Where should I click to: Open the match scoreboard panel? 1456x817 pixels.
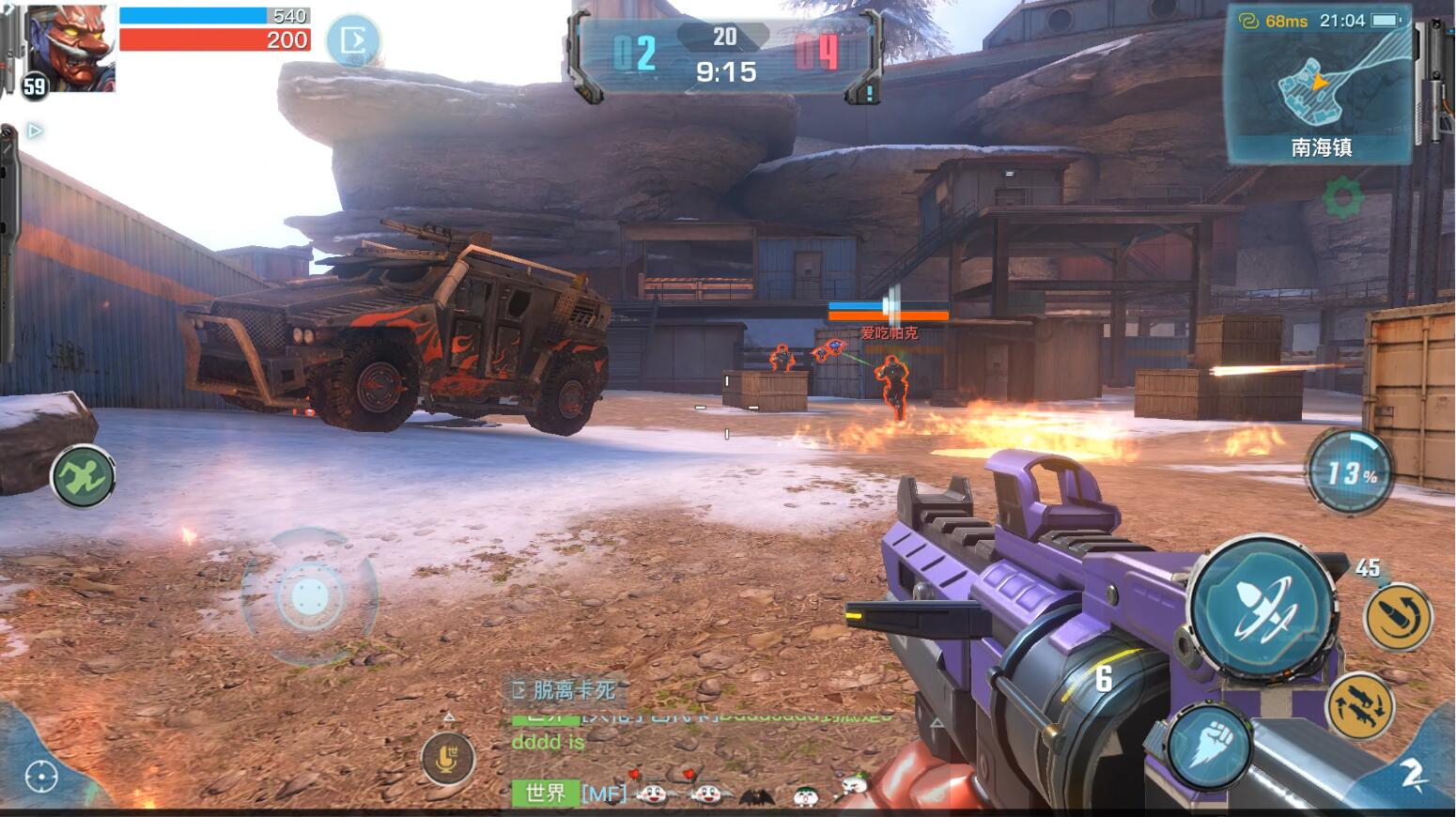(x=725, y=54)
